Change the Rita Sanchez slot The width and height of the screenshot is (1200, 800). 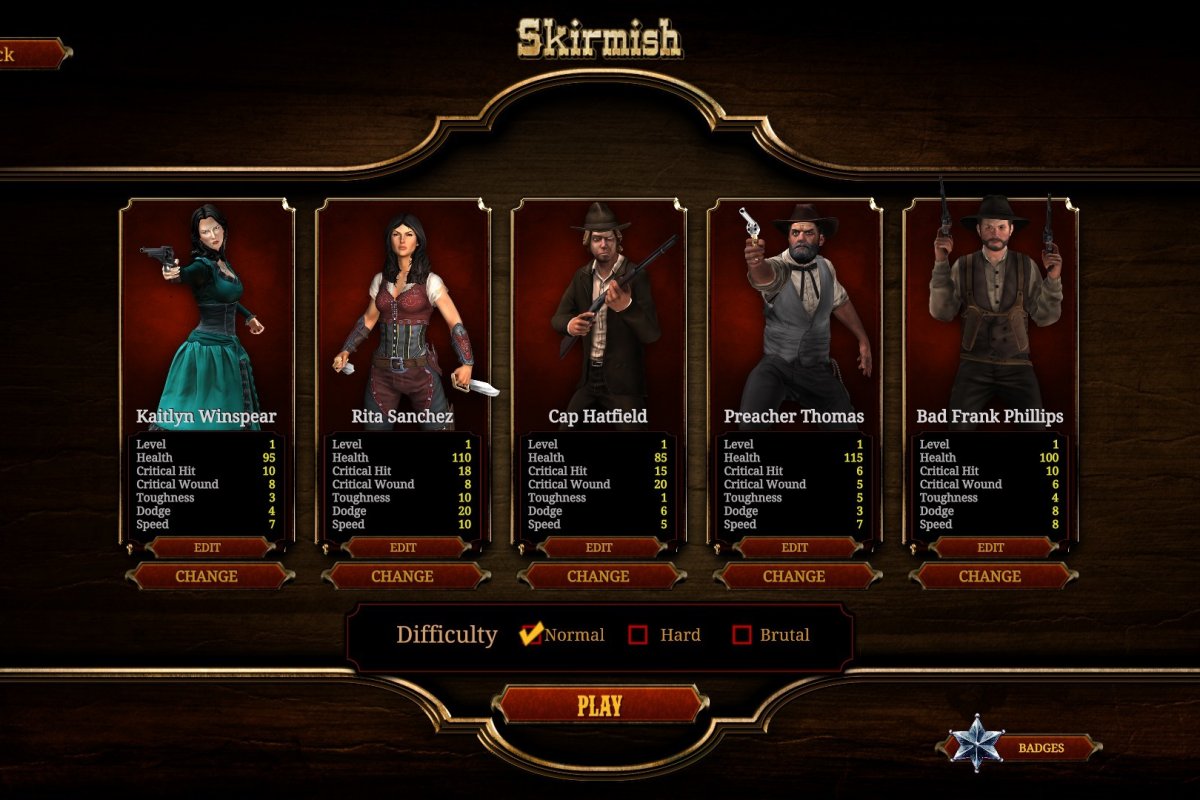click(403, 576)
